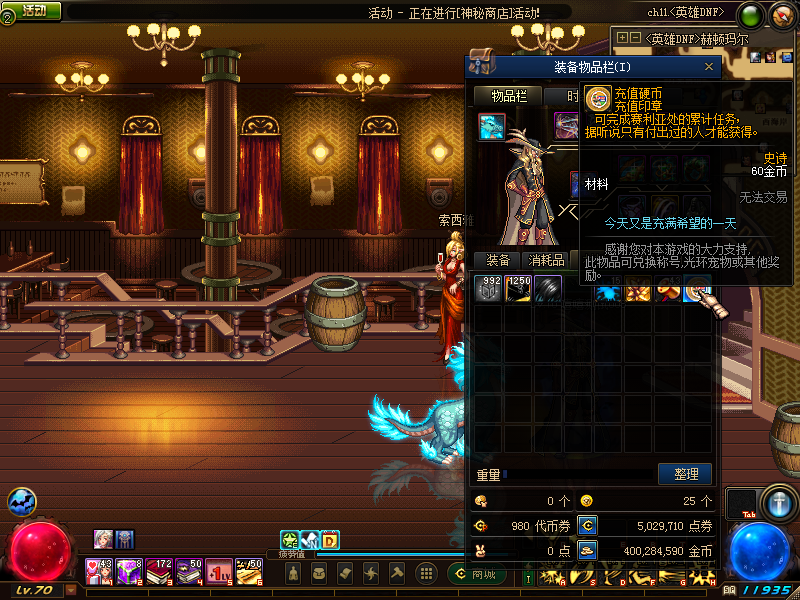Select the 消耗品 category tab
This screenshot has width=800, height=600.
point(547,260)
